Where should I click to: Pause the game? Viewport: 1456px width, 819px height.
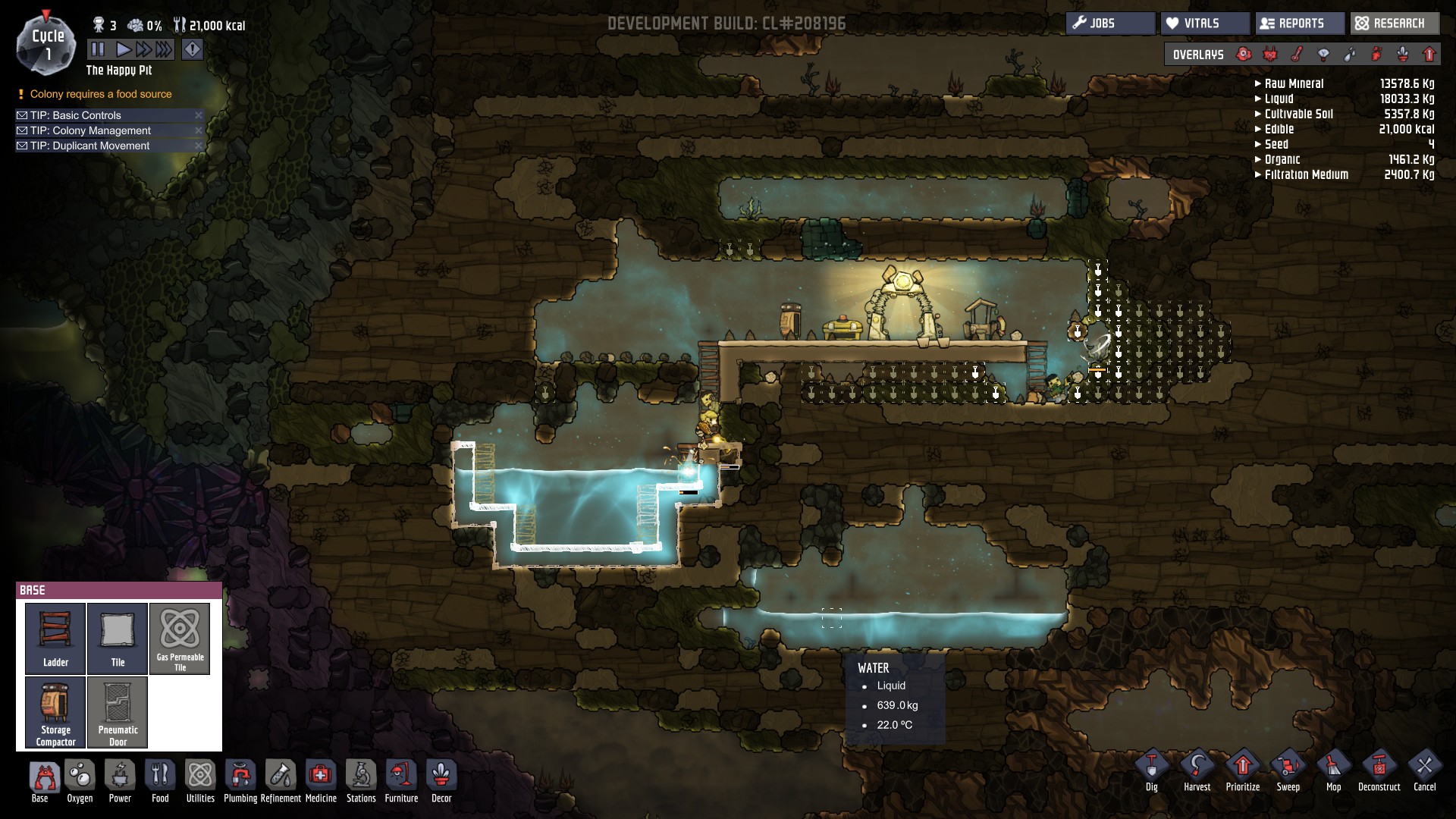coord(98,50)
